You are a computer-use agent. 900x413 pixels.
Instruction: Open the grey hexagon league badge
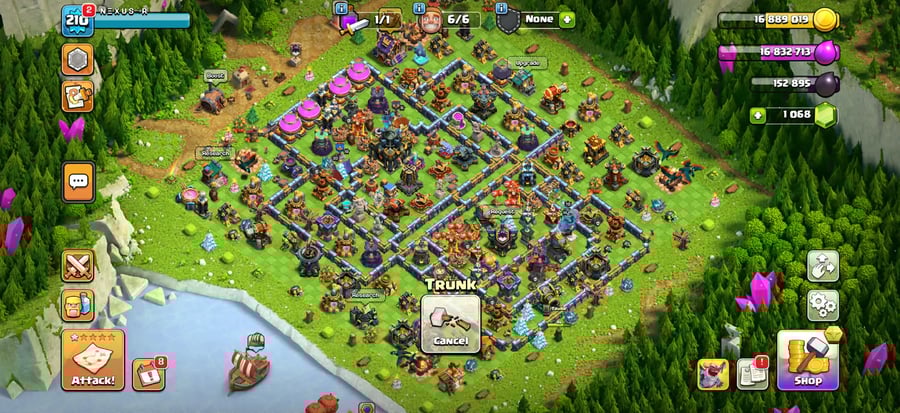78,59
